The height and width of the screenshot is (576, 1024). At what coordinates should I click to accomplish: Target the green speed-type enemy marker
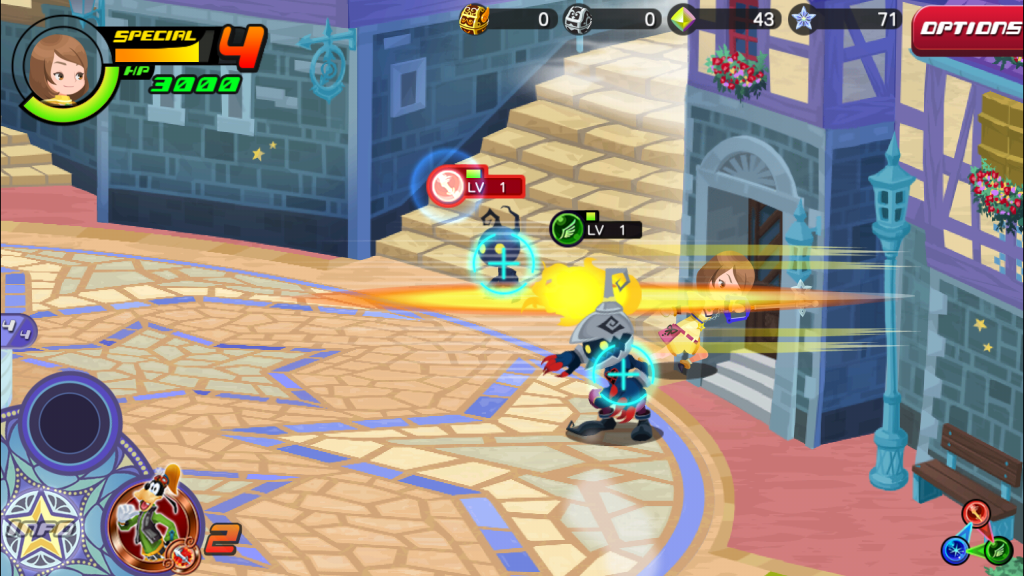(x=567, y=229)
